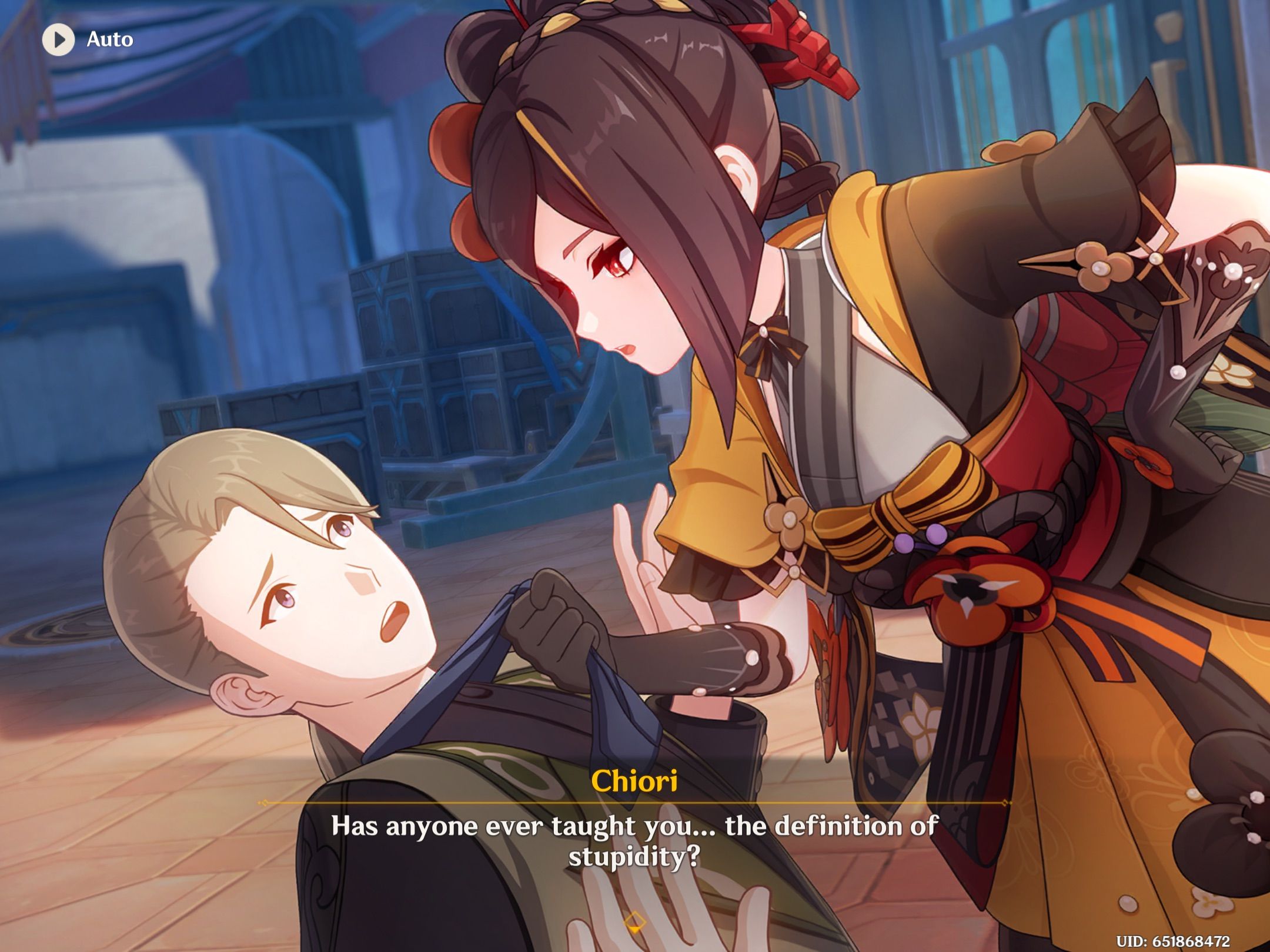Click the Auto text label

tap(109, 40)
